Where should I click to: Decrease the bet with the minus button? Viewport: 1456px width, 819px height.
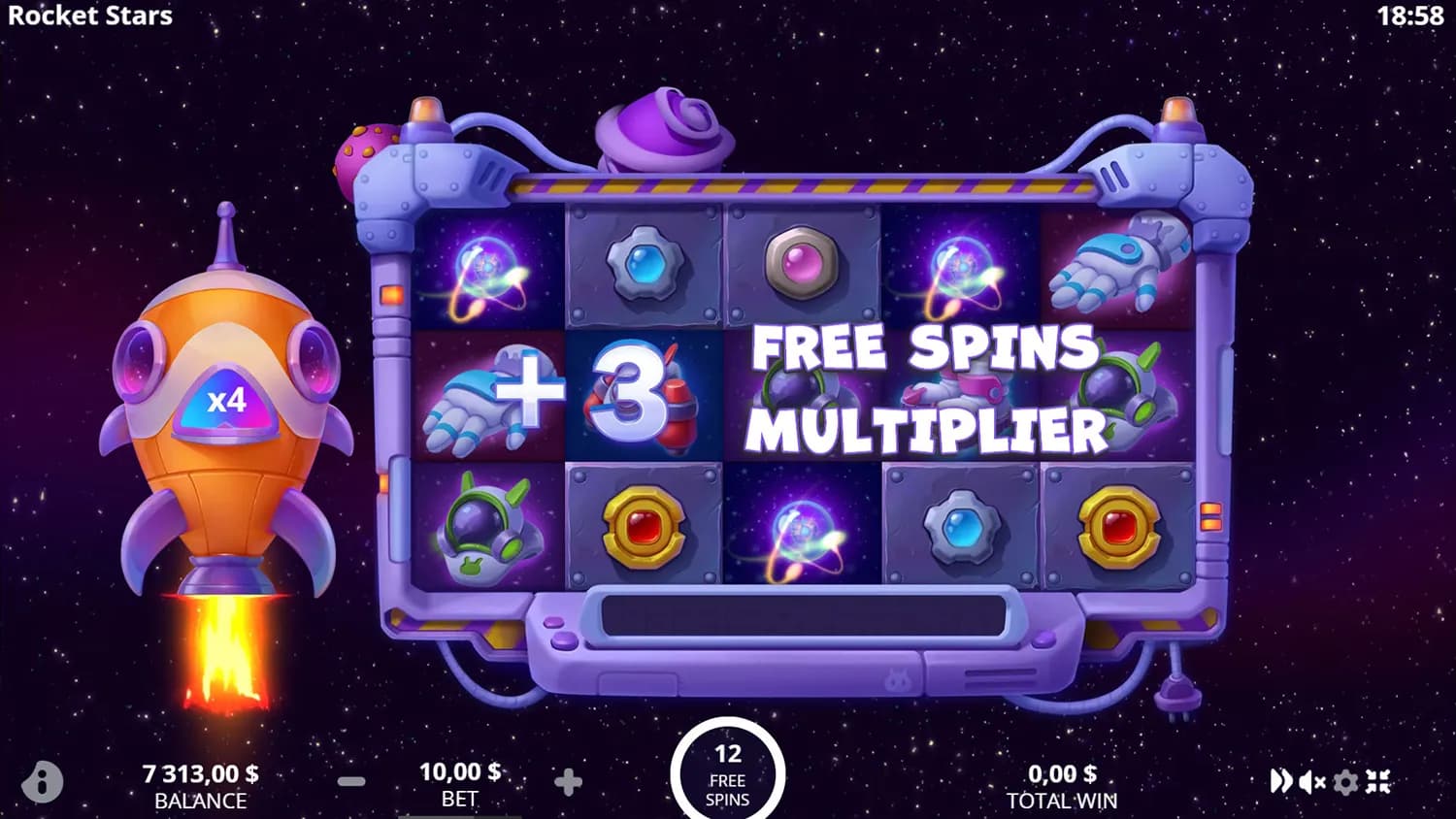351,781
